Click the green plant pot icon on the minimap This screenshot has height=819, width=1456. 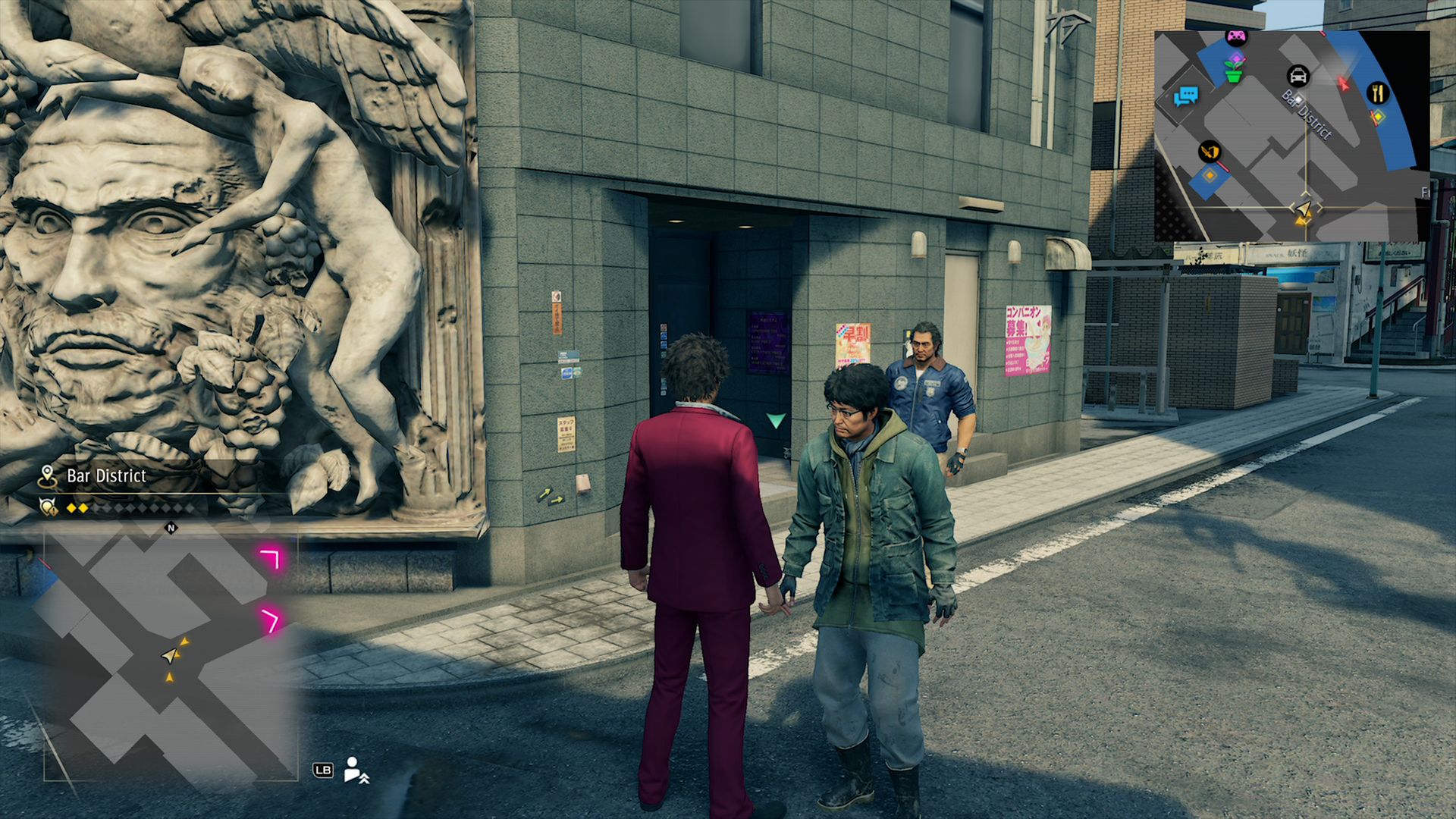point(1234,73)
